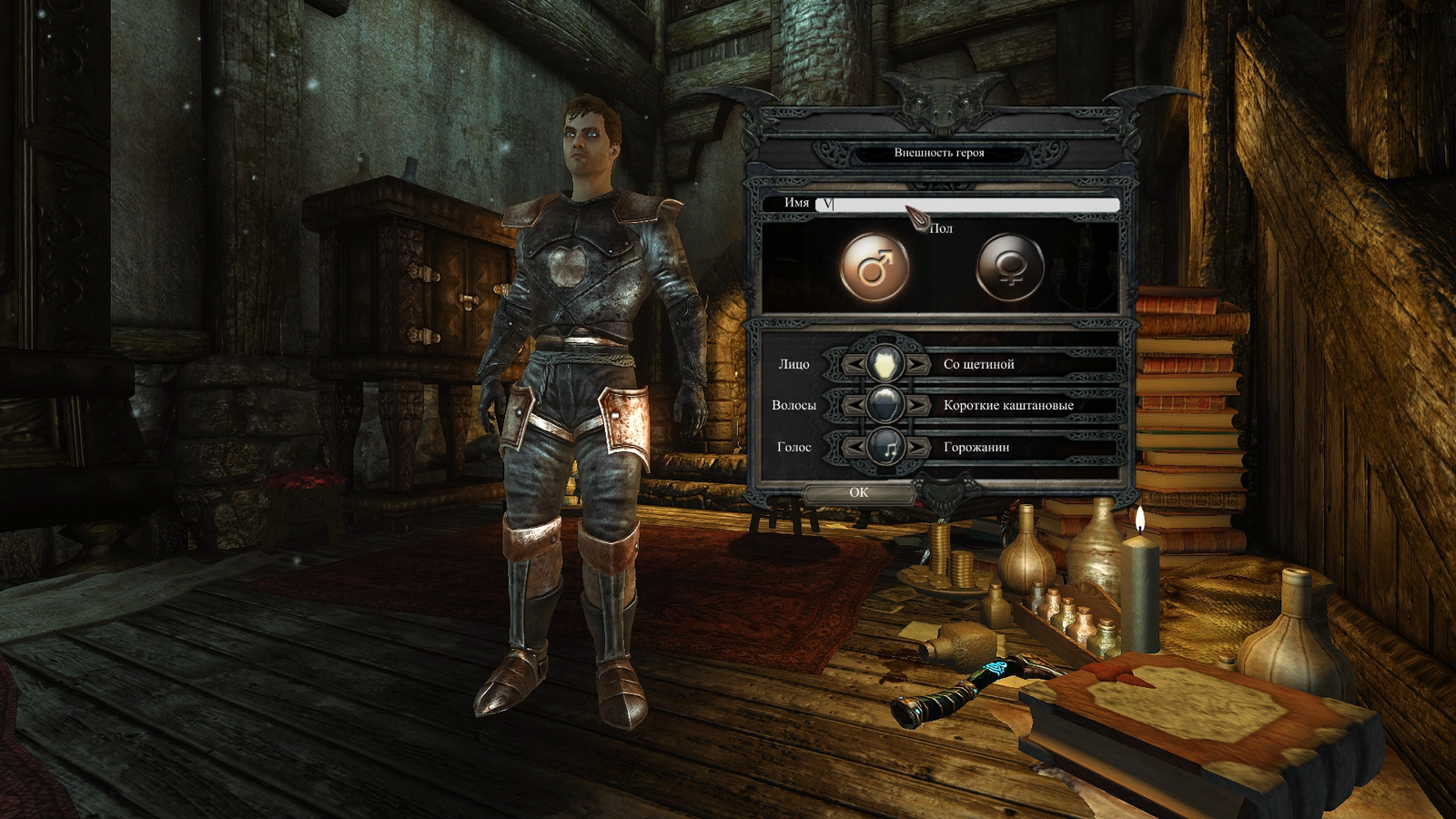Screen dimensions: 1456x819
Task: Select the male gender icon
Action: coord(874,268)
